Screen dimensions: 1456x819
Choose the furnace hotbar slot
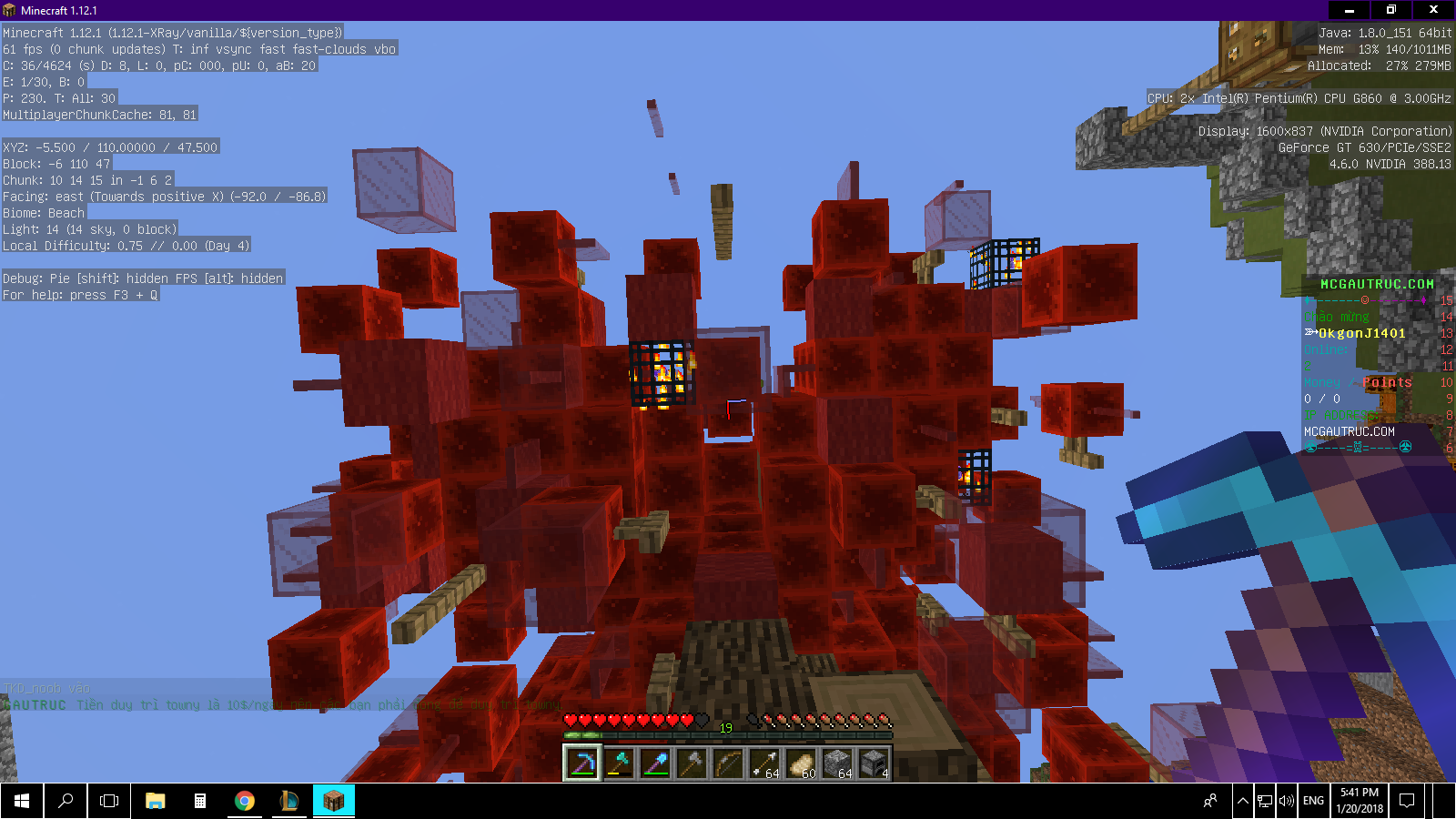874,763
